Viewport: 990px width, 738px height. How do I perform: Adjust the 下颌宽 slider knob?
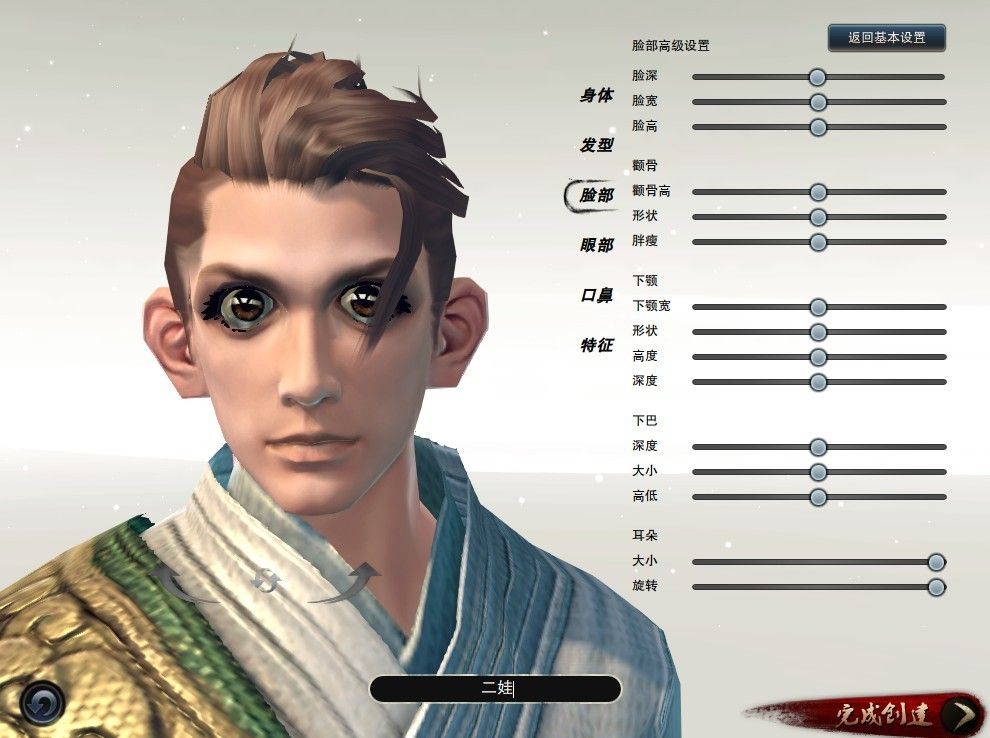pos(818,307)
